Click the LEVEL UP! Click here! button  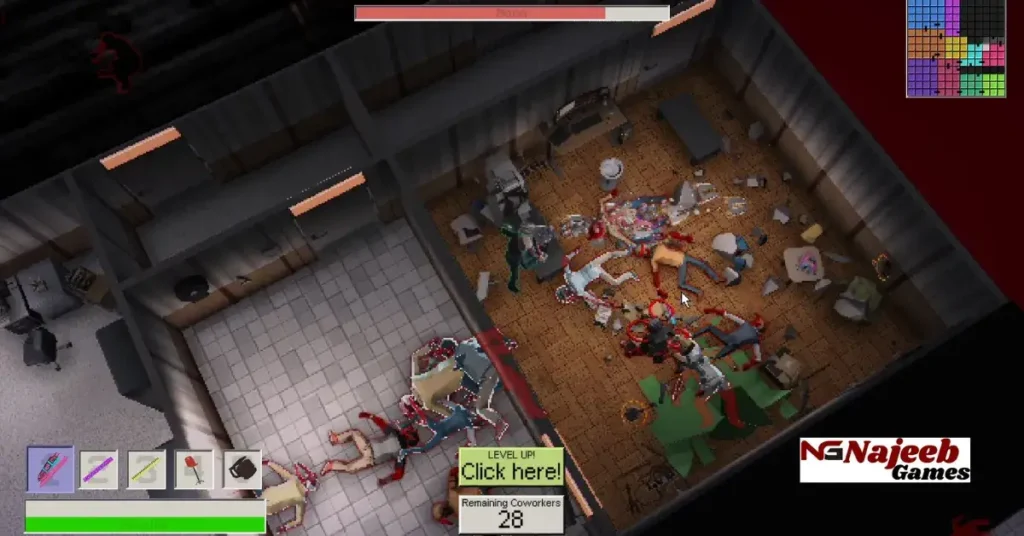(510, 466)
